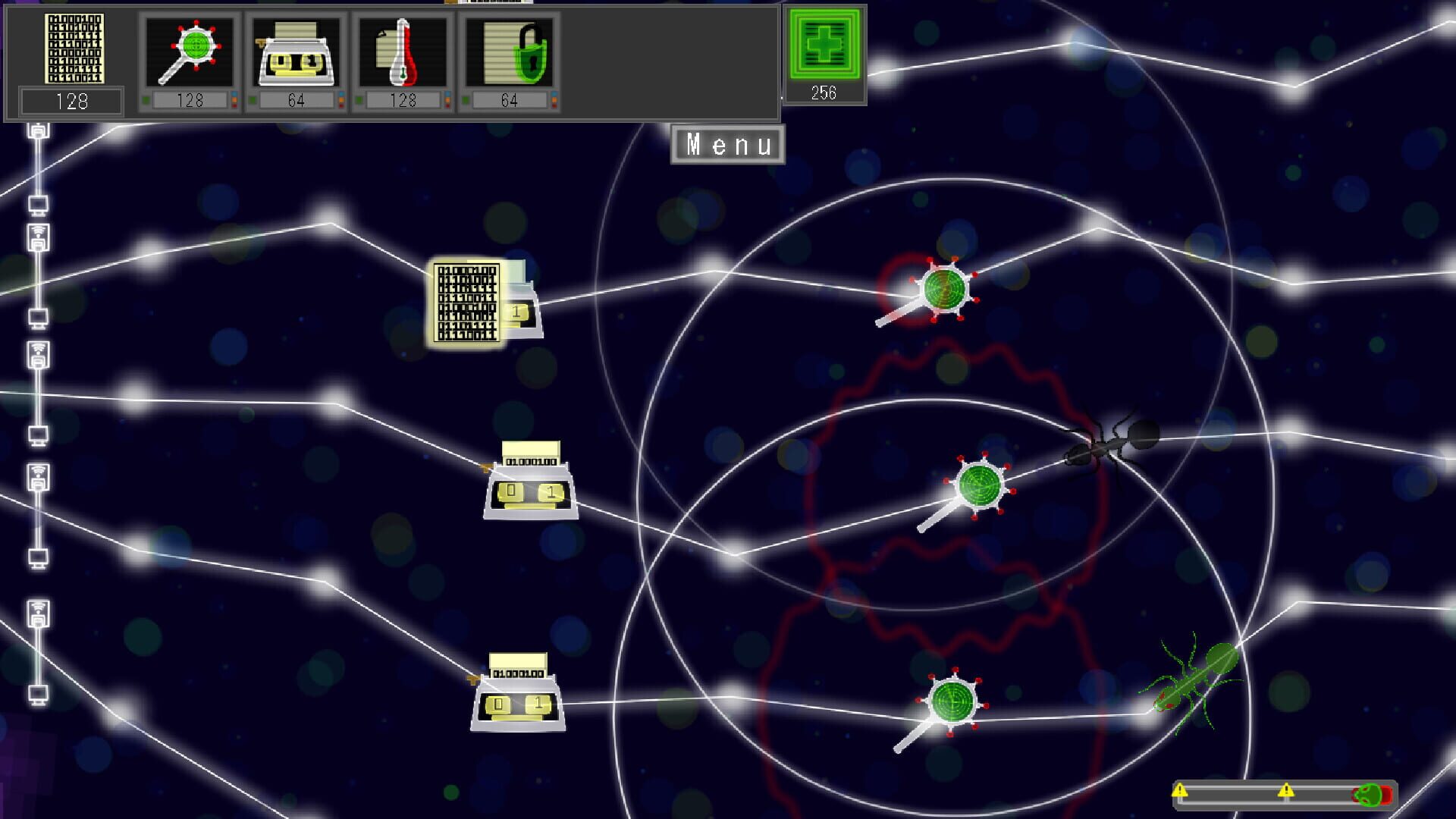The width and height of the screenshot is (1456, 819).
Task: Select the antivirus scanner radar item
Action: [x=189, y=49]
